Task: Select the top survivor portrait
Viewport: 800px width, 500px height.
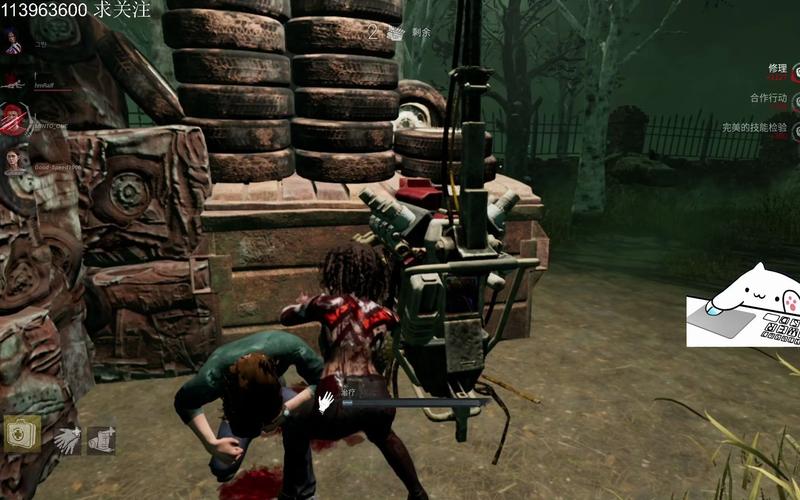Action: (x=12, y=42)
